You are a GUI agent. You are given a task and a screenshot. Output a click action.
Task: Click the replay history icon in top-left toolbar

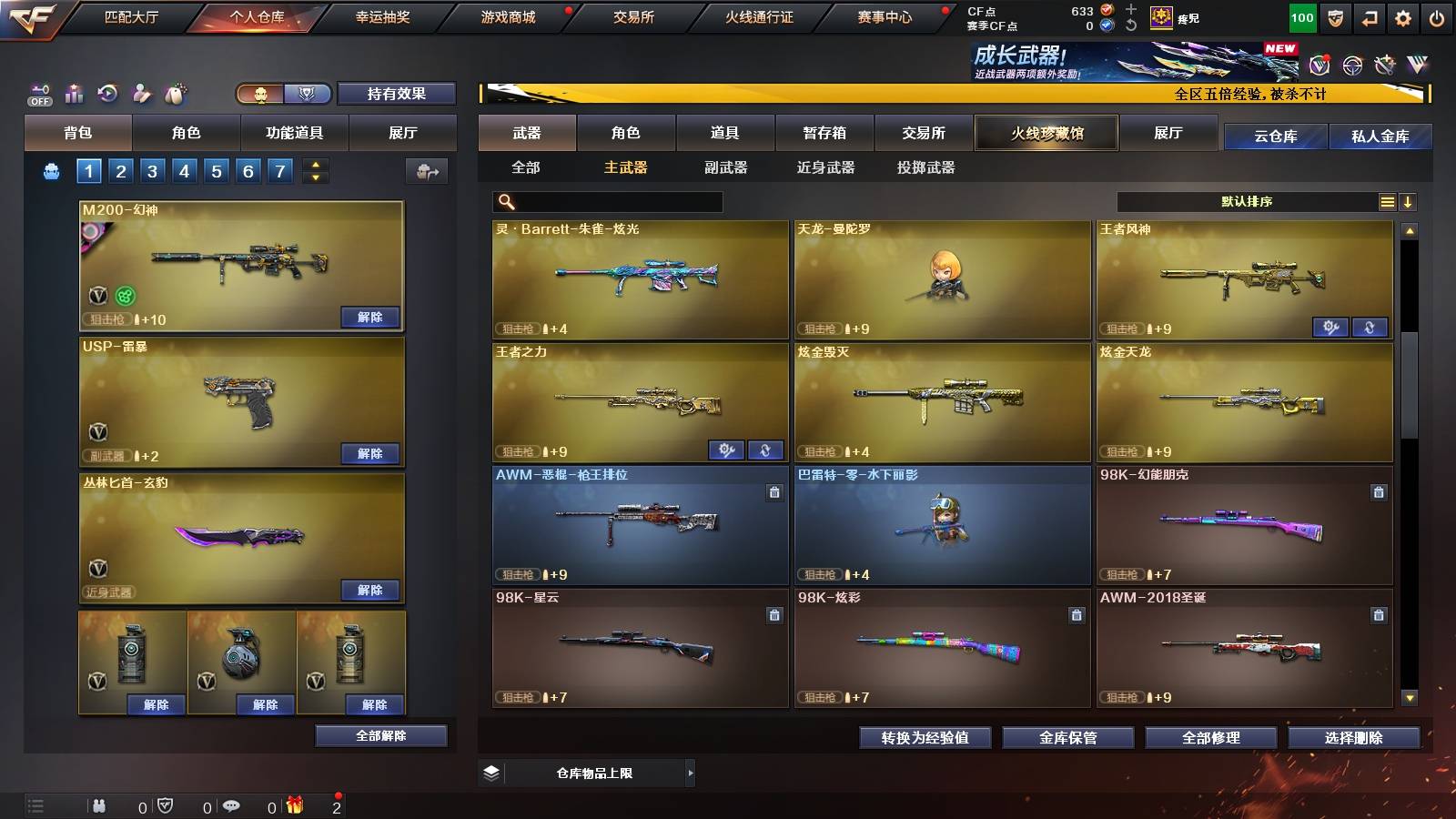[107, 93]
